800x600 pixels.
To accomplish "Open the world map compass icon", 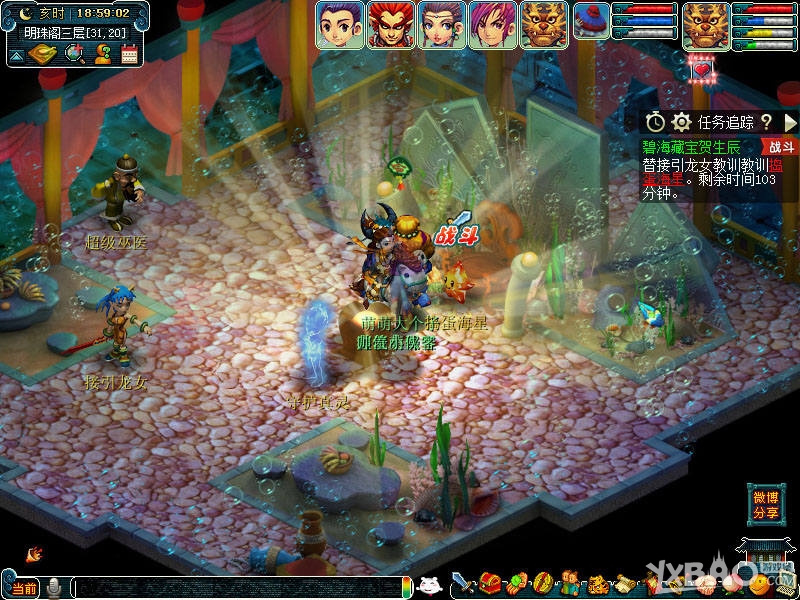I will click(x=41, y=53).
